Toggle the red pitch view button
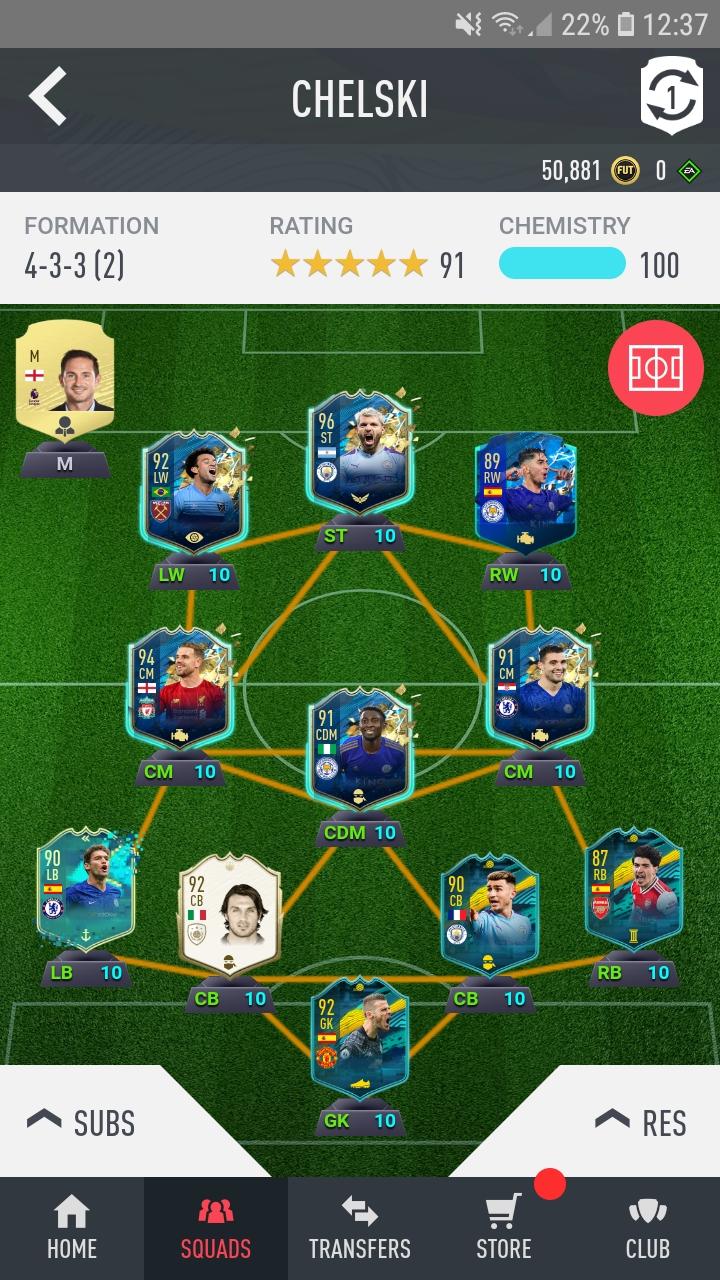 click(655, 369)
